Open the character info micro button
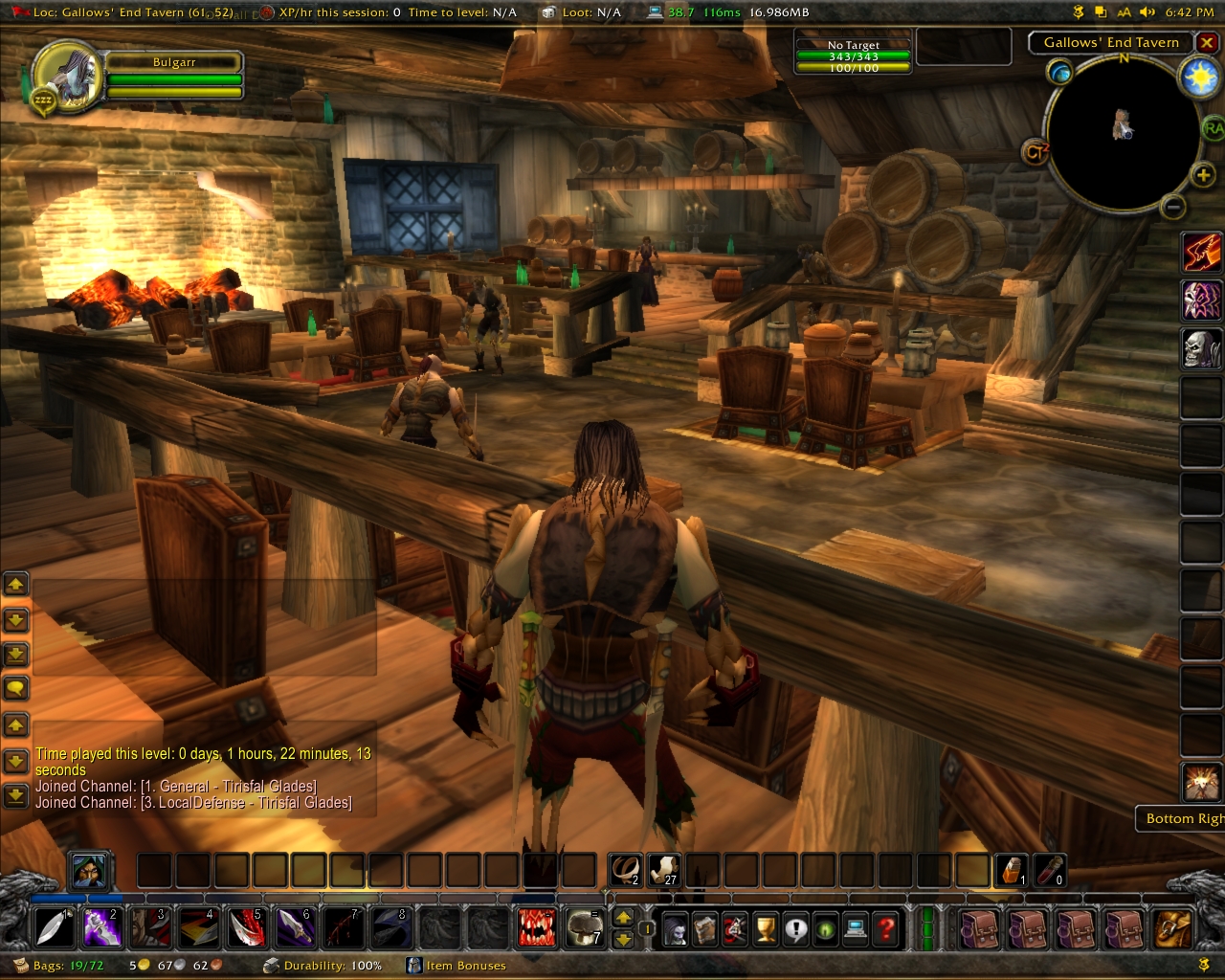Screen dimensions: 1225x980 click(676, 929)
